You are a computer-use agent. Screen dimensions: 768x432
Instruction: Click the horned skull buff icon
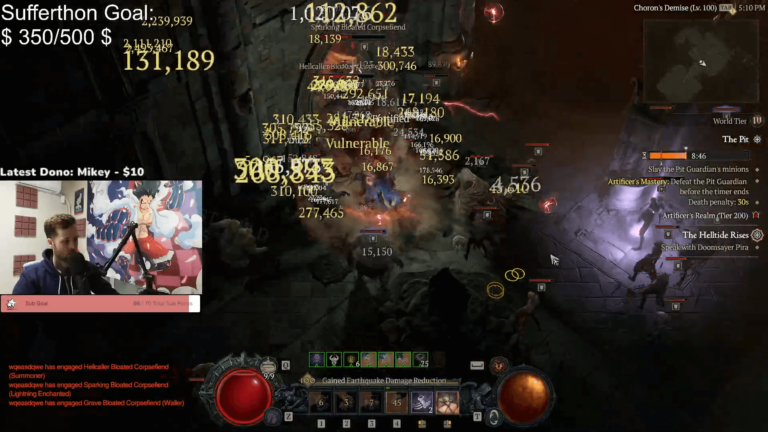coord(334,359)
